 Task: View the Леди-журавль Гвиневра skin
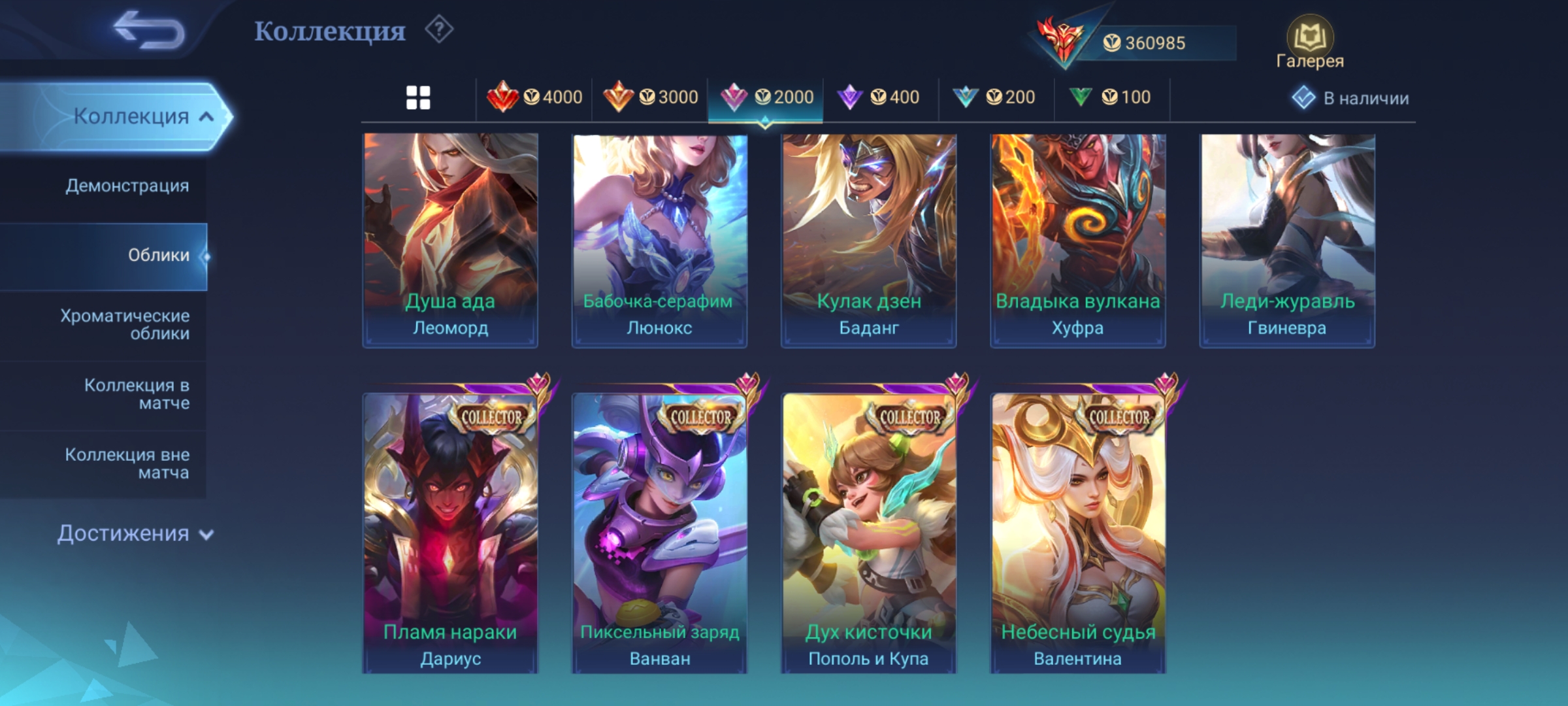pos(1287,240)
